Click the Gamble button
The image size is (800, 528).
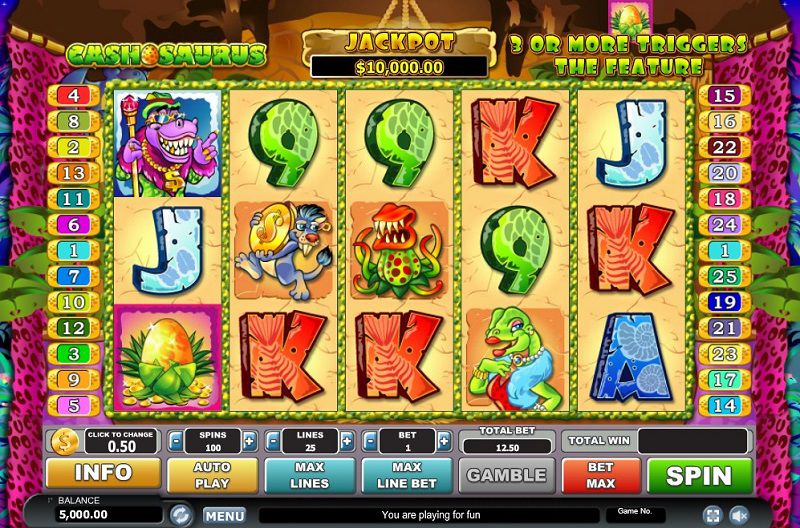point(506,475)
